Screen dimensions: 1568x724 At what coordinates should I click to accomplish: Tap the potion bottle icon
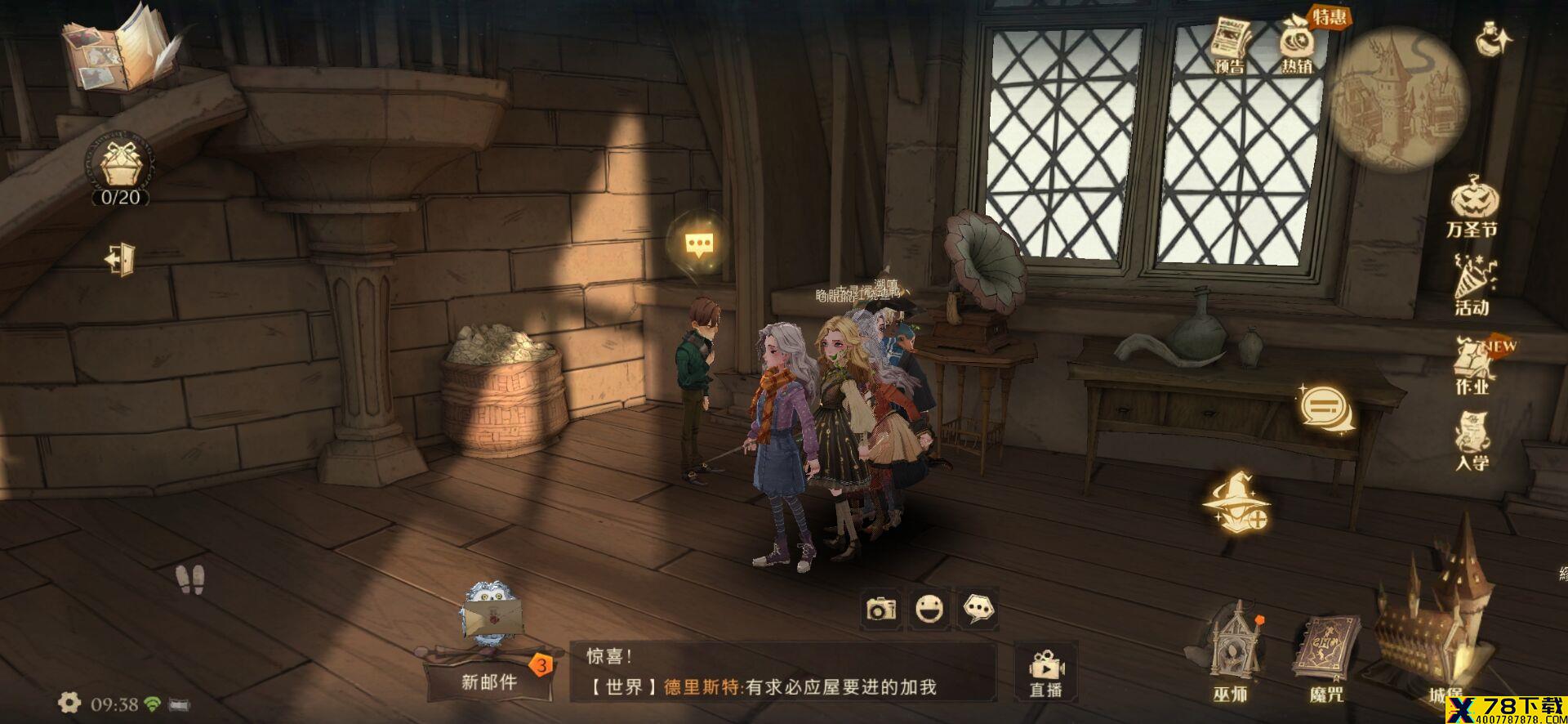tap(1494, 39)
